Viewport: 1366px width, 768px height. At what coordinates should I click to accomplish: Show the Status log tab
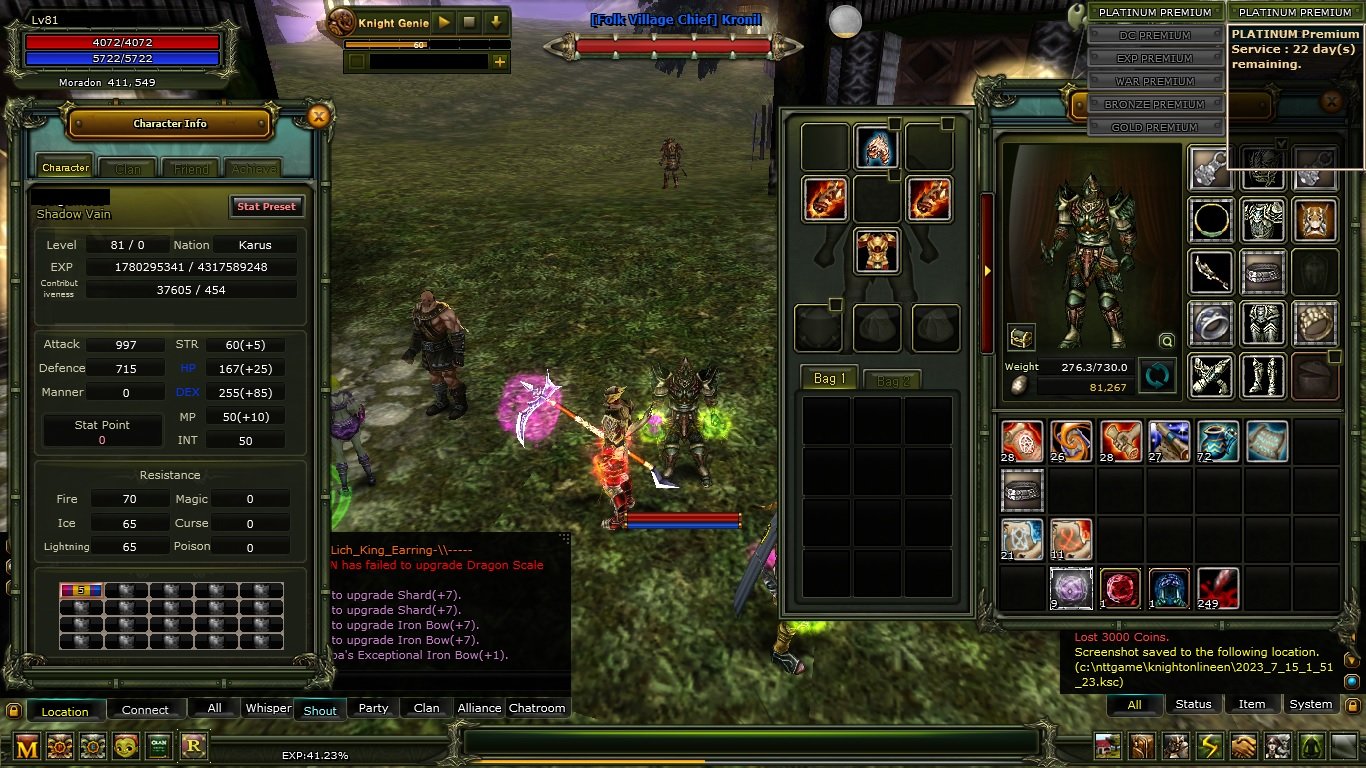tap(1193, 704)
